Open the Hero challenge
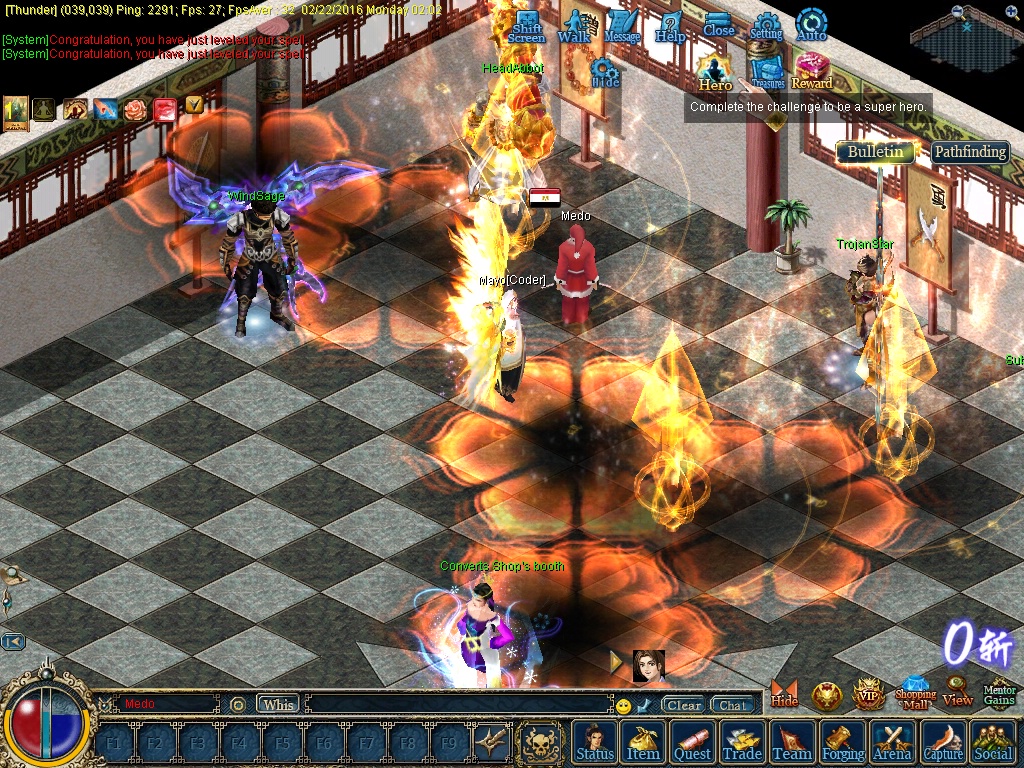Image resolution: width=1024 pixels, height=768 pixels. coord(715,72)
